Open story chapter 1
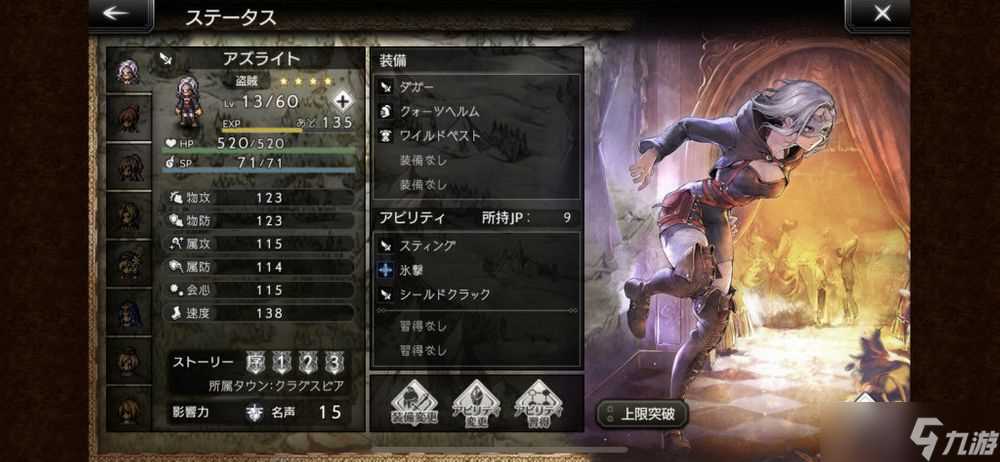This screenshot has height=462, width=1000. point(282,362)
